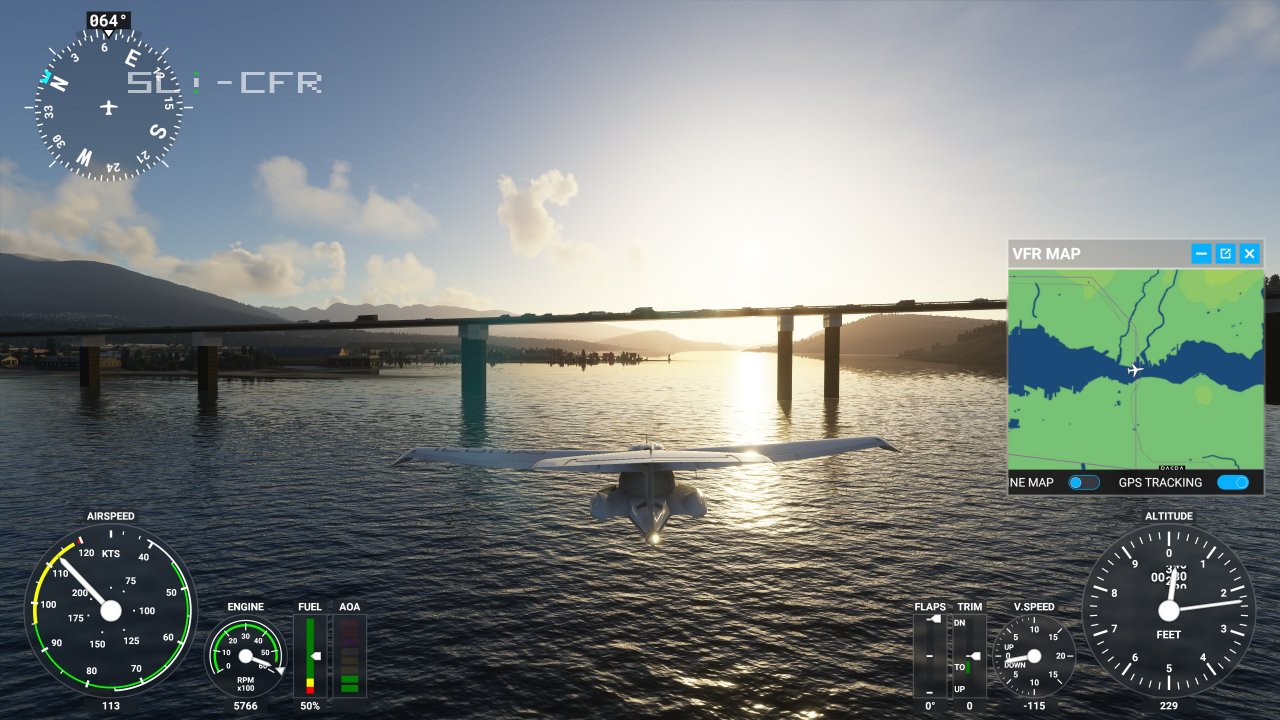
Task: Click the Engine RPM gauge
Action: pos(244,657)
